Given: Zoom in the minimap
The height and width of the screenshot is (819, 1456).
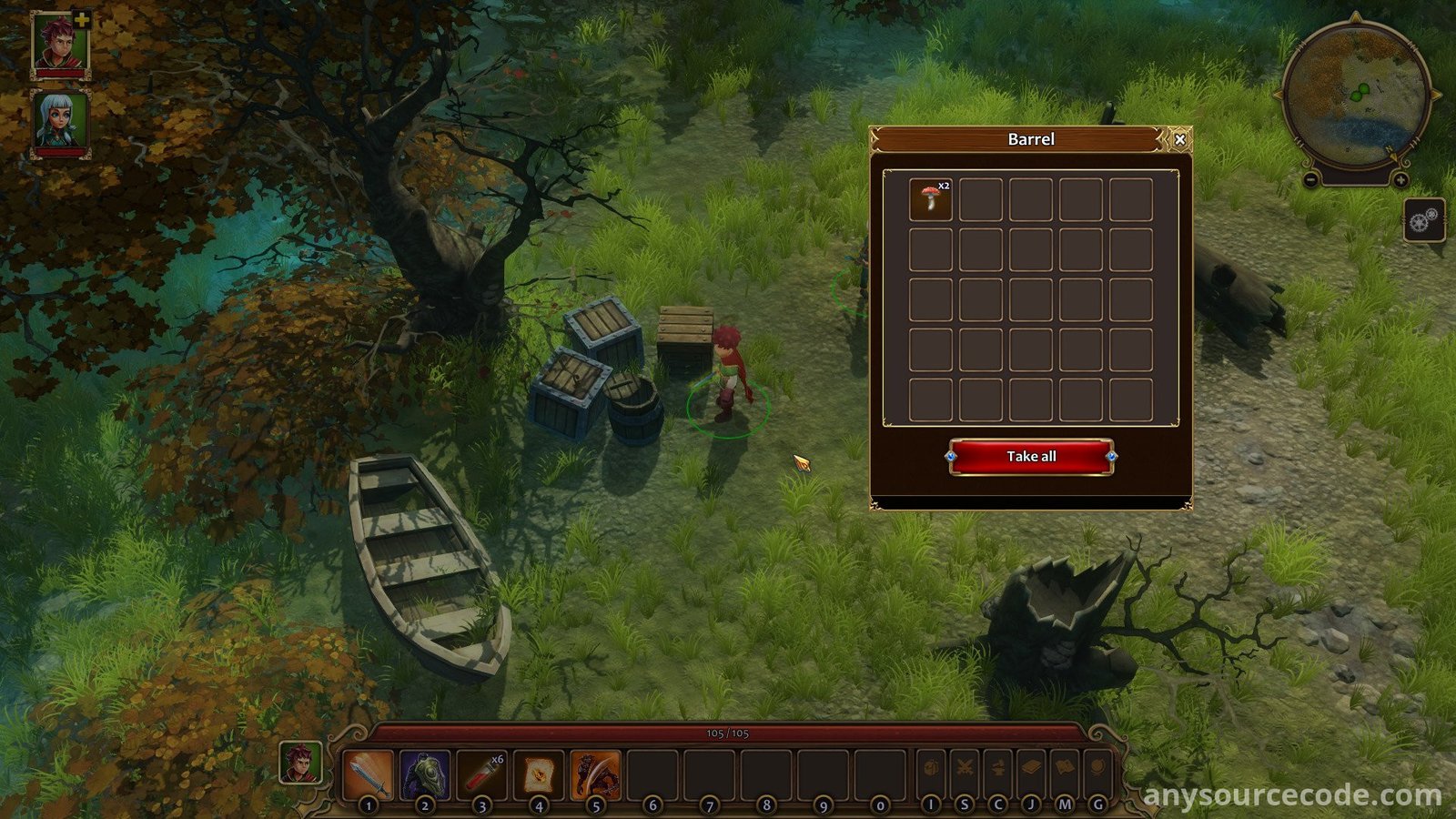Looking at the screenshot, I should (1400, 180).
